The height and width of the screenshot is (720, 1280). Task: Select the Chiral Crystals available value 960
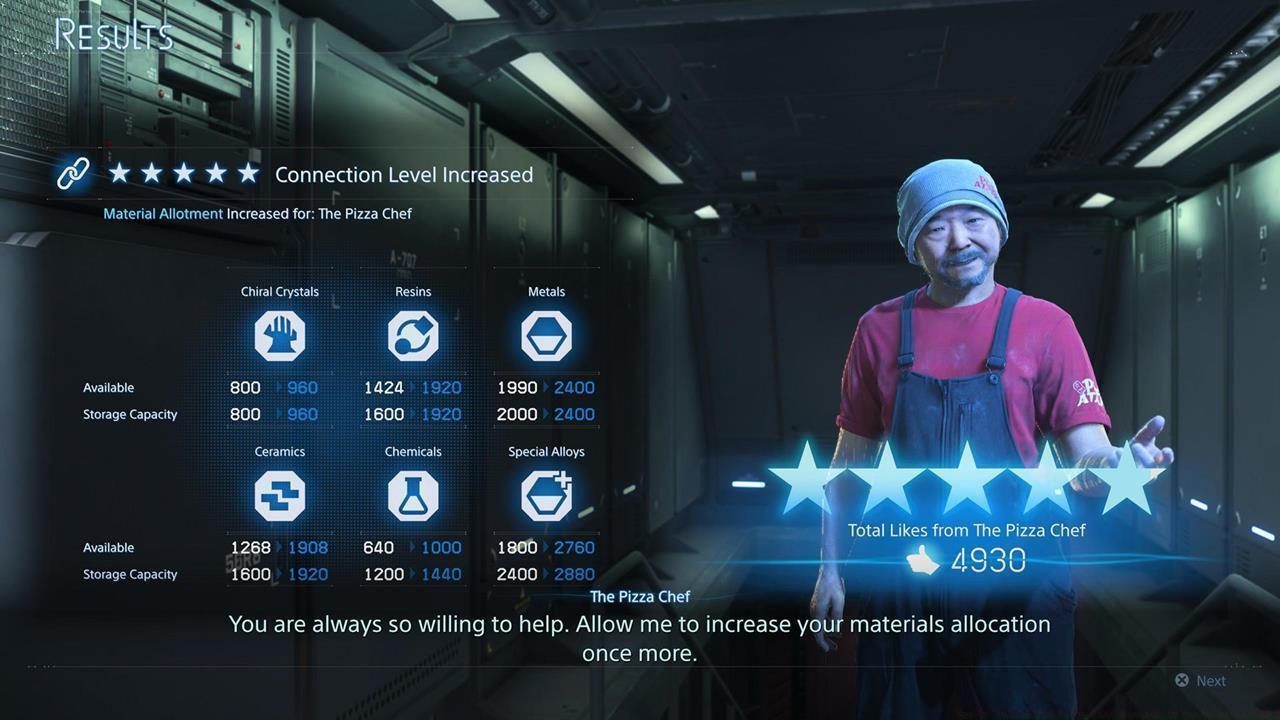point(302,387)
